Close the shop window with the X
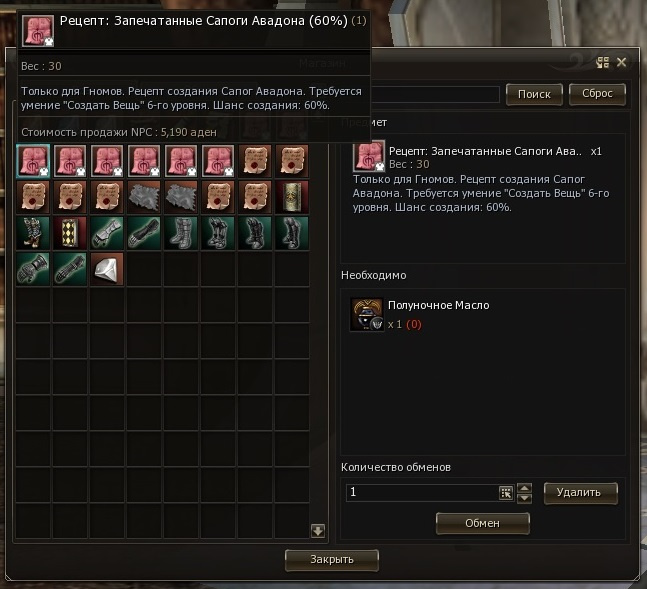 click(x=622, y=62)
